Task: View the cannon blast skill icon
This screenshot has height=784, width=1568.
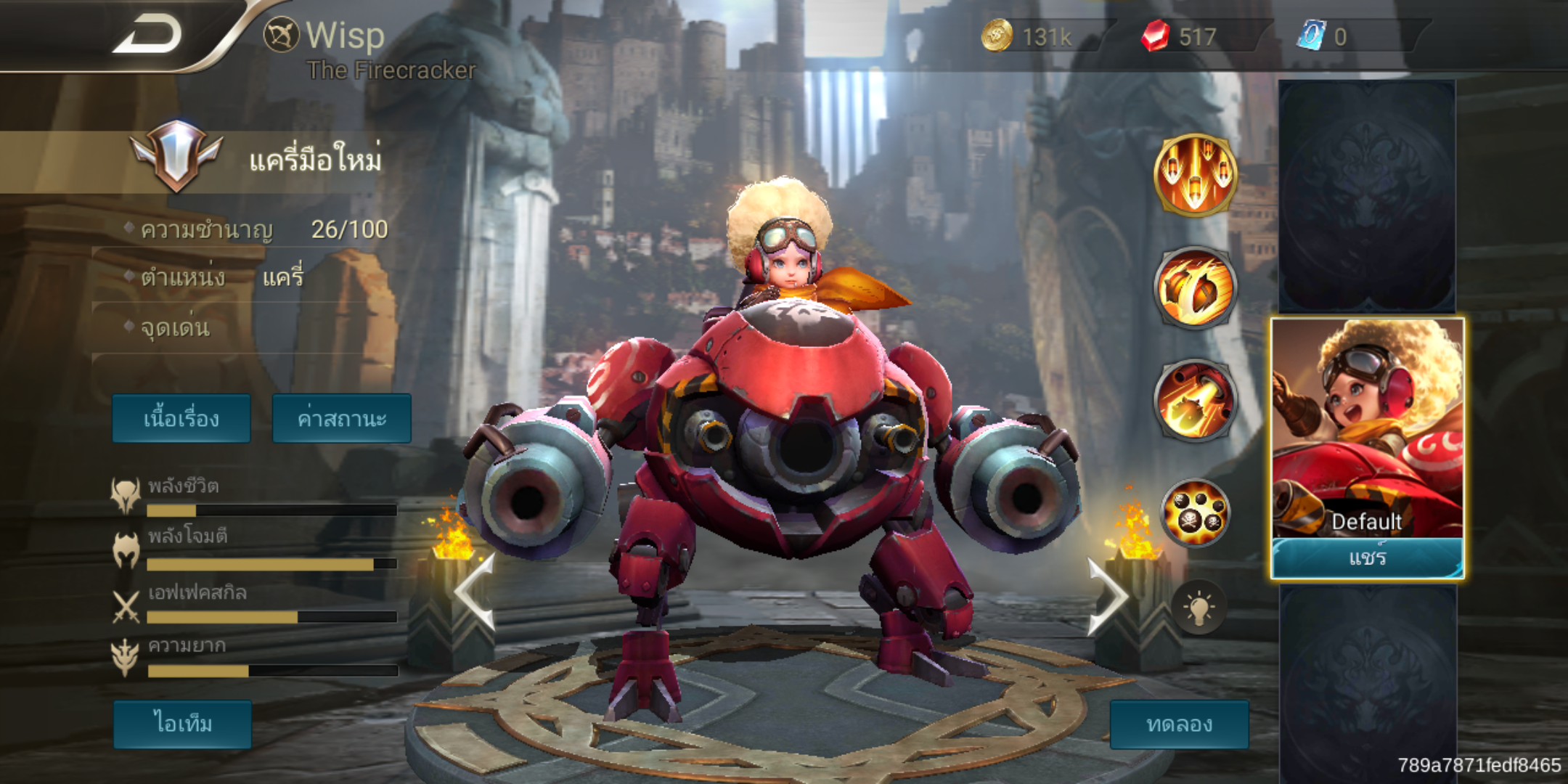Action: coord(1194,400)
